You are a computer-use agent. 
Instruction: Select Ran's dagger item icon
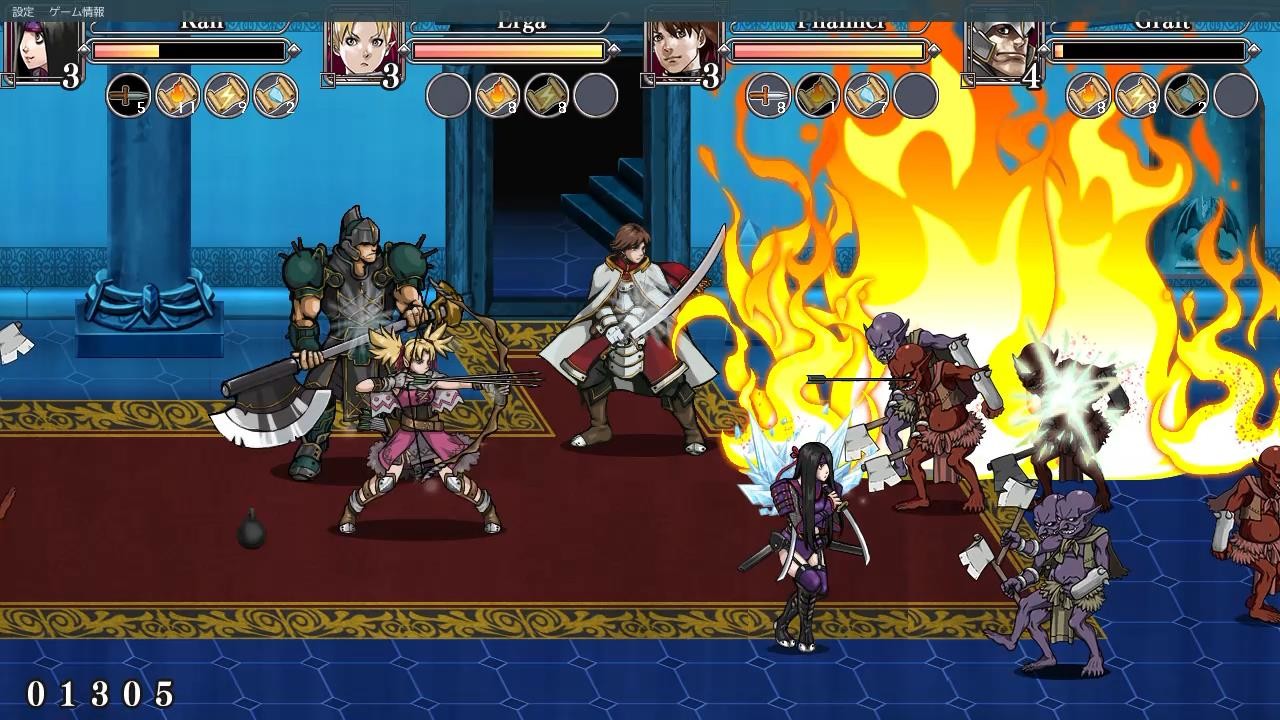click(x=128, y=97)
